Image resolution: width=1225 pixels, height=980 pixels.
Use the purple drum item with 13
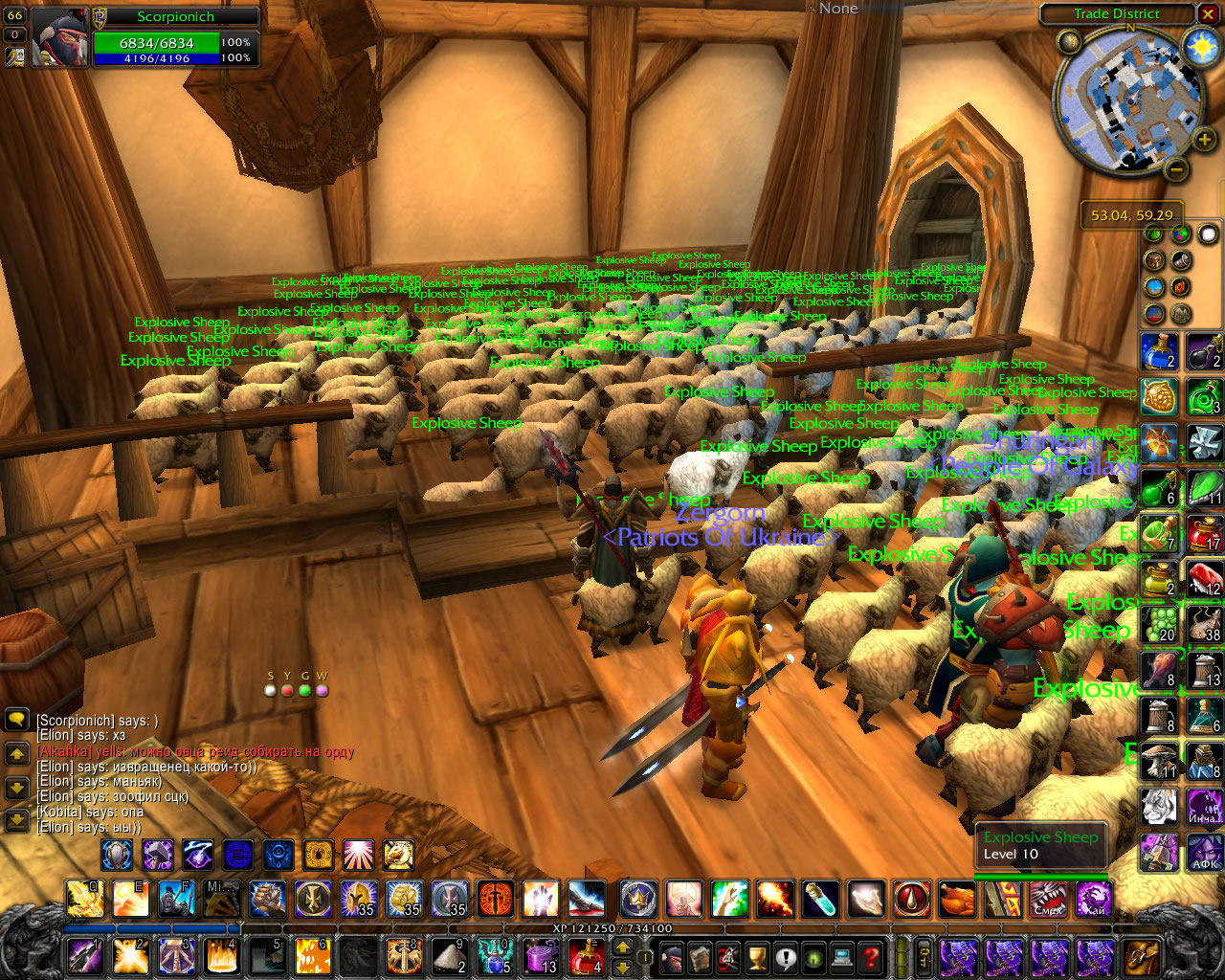pyautogui.click(x=541, y=956)
